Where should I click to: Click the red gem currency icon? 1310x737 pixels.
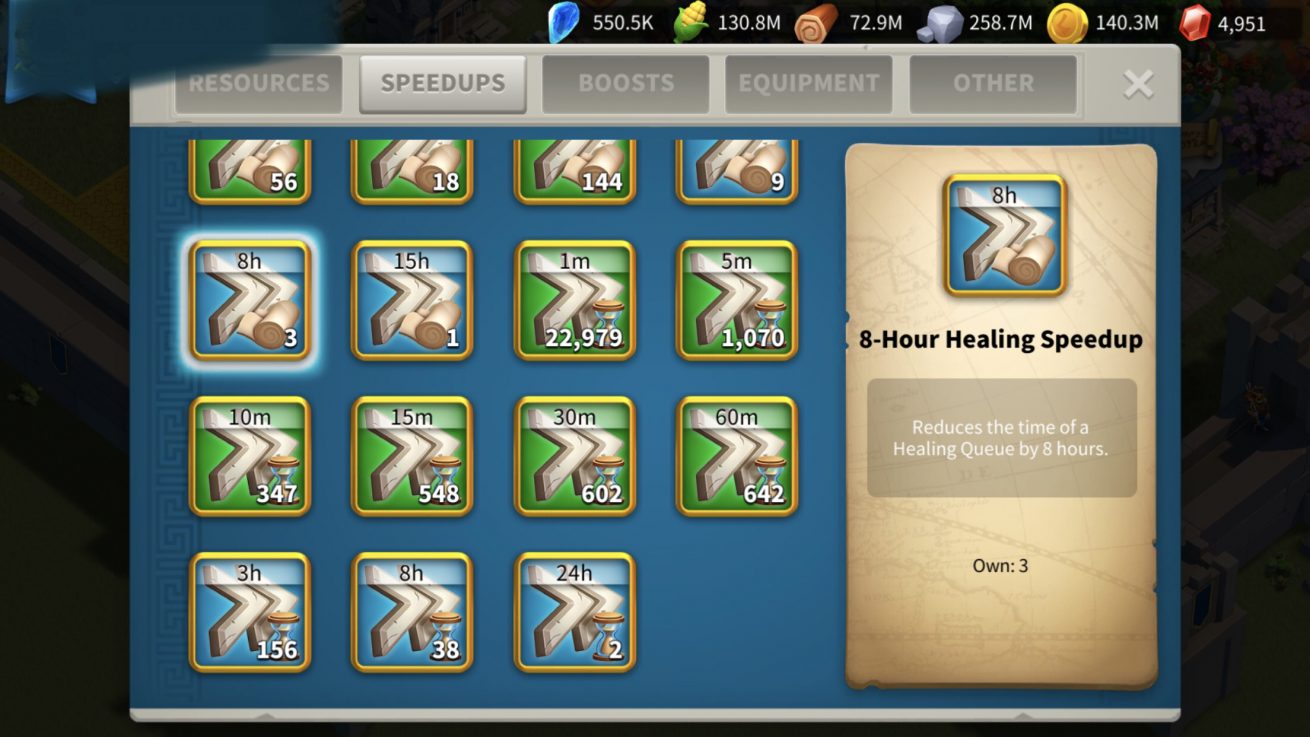(x=1194, y=23)
